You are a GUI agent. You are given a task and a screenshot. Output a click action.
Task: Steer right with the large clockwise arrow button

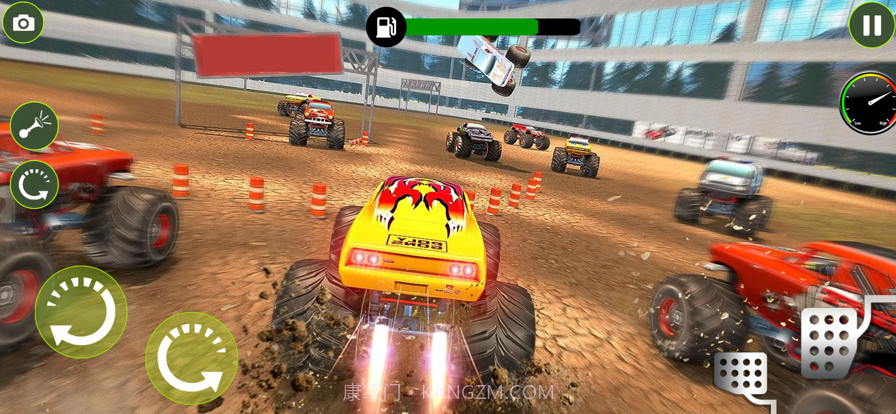coord(191,358)
